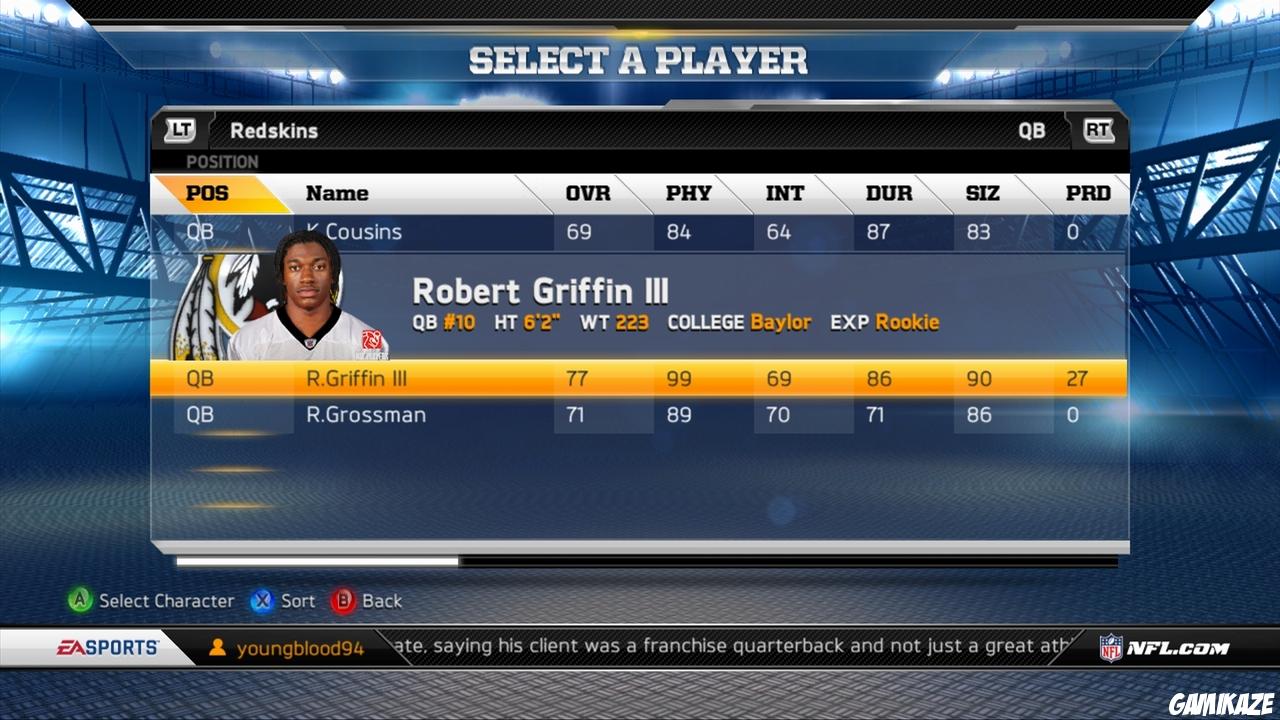
Task: Click the Rookie experience link
Action: [x=906, y=322]
